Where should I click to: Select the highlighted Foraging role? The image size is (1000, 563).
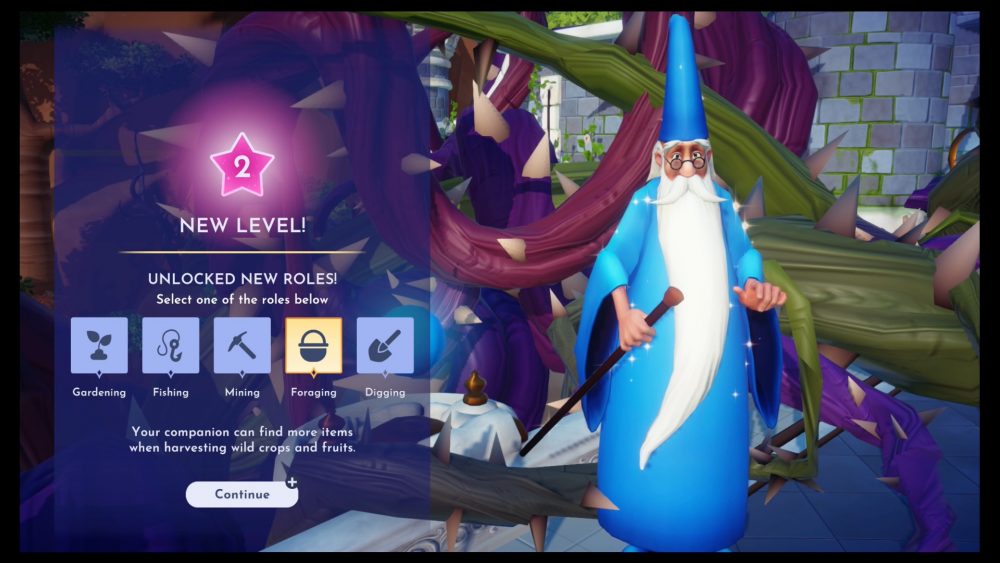click(314, 346)
